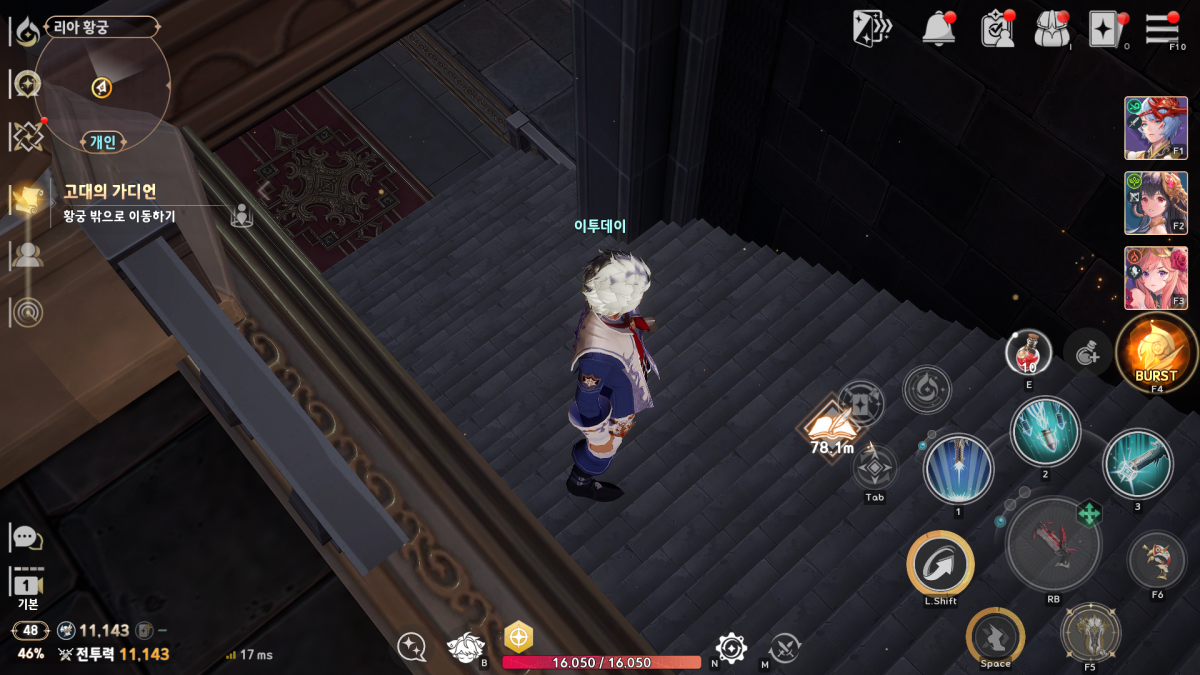Open the gear settings icon
Screen dimensions: 1200x675
tap(731, 648)
